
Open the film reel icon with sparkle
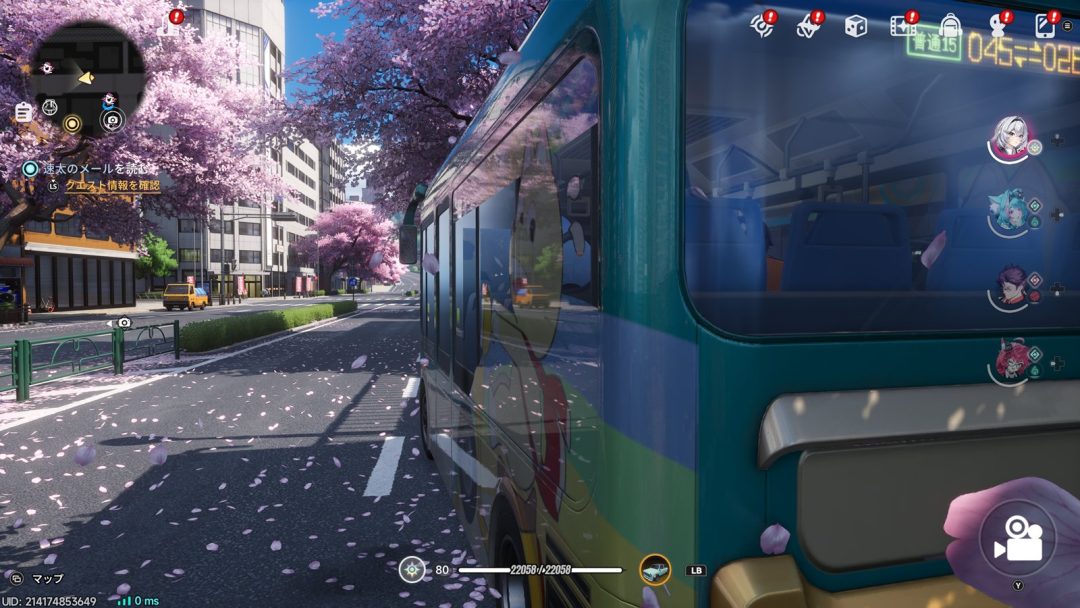(x=903, y=26)
